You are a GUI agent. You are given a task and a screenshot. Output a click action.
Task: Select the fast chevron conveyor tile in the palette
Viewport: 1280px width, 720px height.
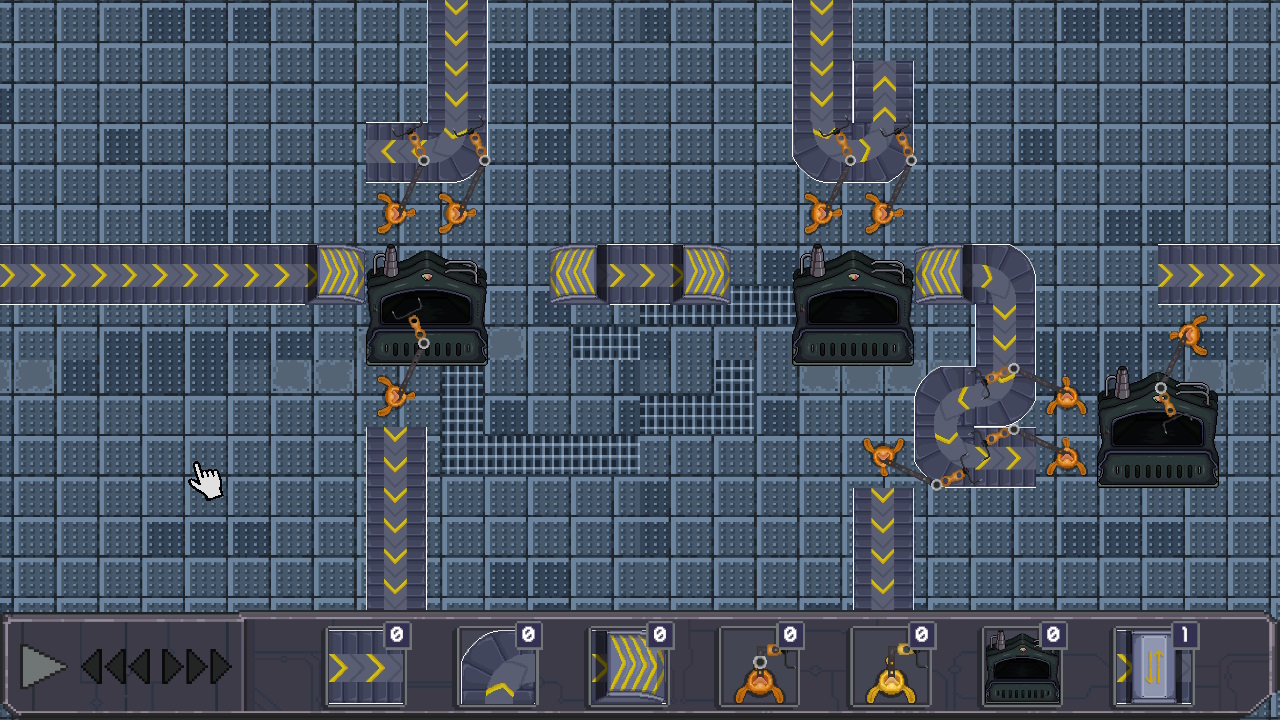pyautogui.click(x=629, y=668)
